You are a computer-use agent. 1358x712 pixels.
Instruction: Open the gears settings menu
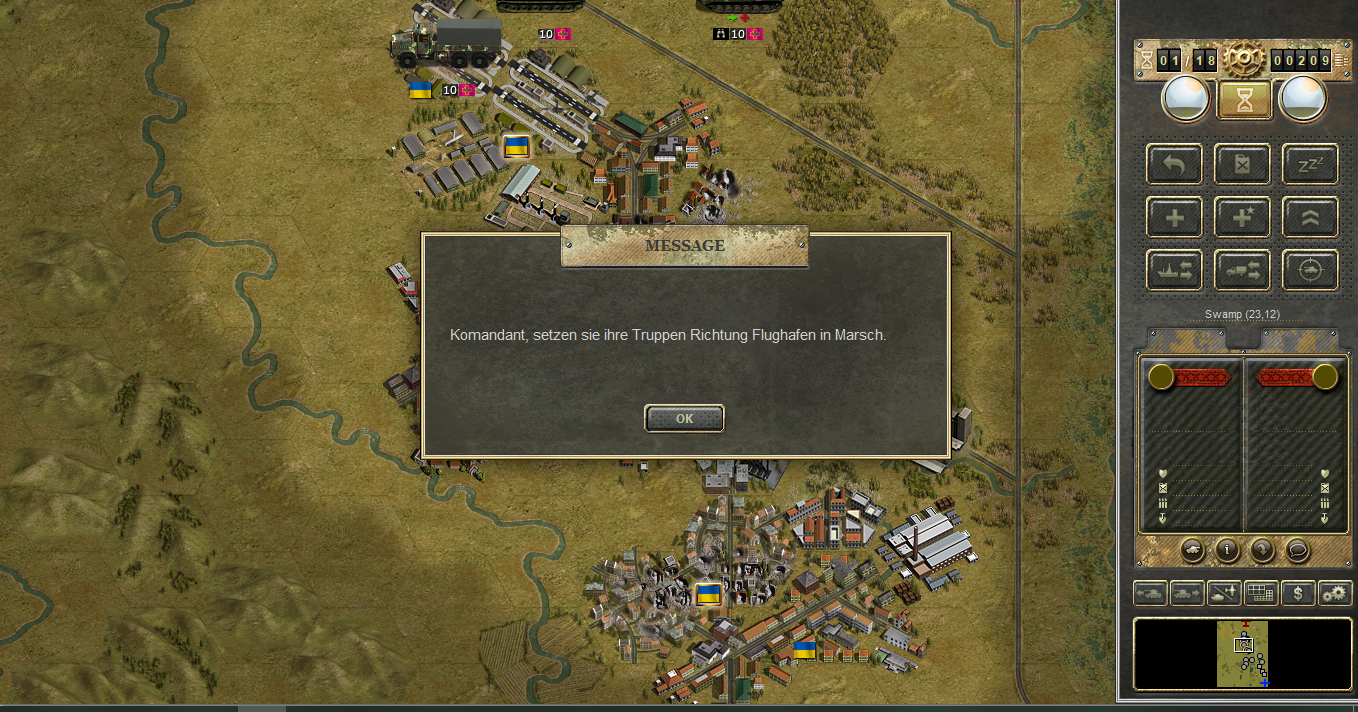click(x=1335, y=593)
